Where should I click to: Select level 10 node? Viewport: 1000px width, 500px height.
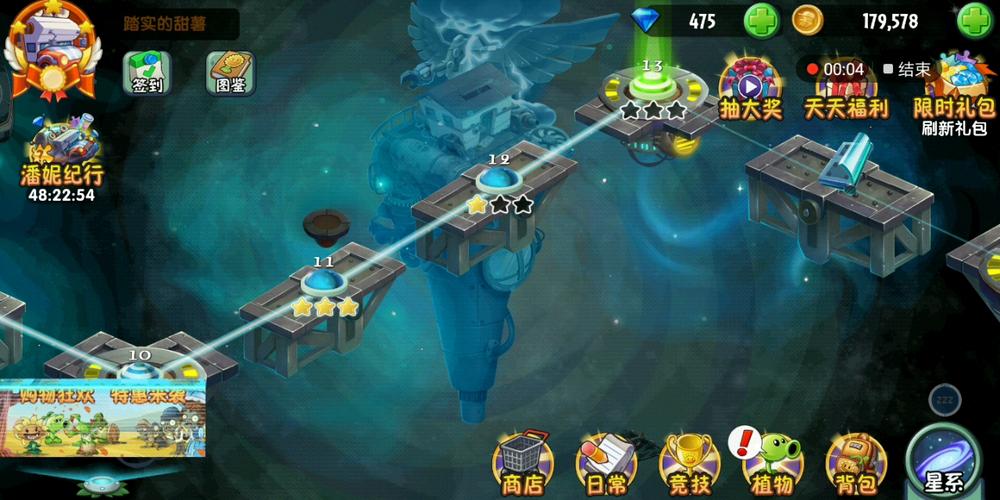140,372
